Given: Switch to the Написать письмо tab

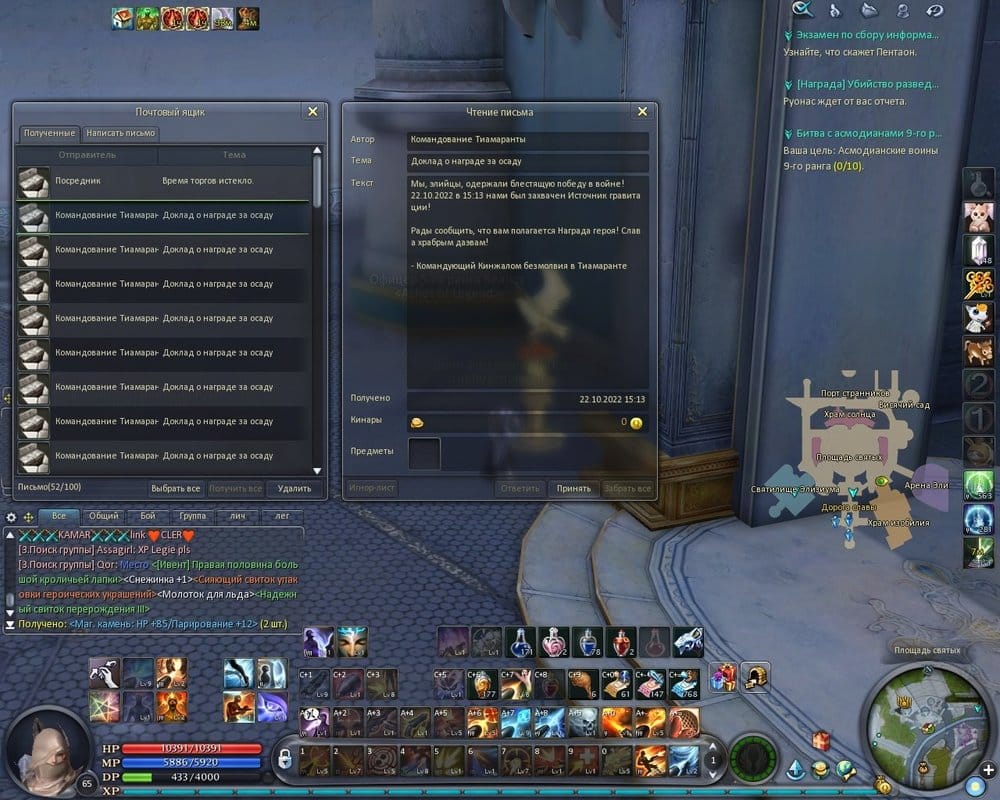Looking at the screenshot, I should 120,133.
